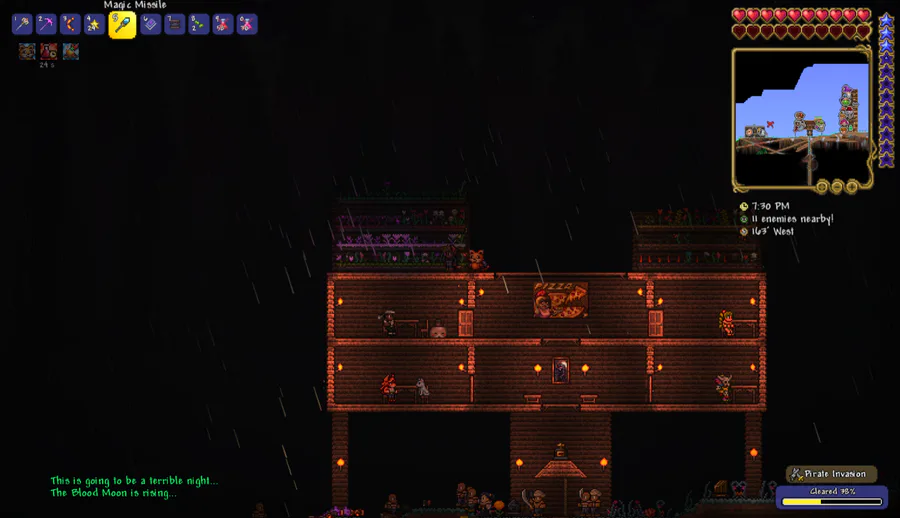The width and height of the screenshot is (900, 518).
Task: Select the purple spell tome slot
Action: (150, 24)
